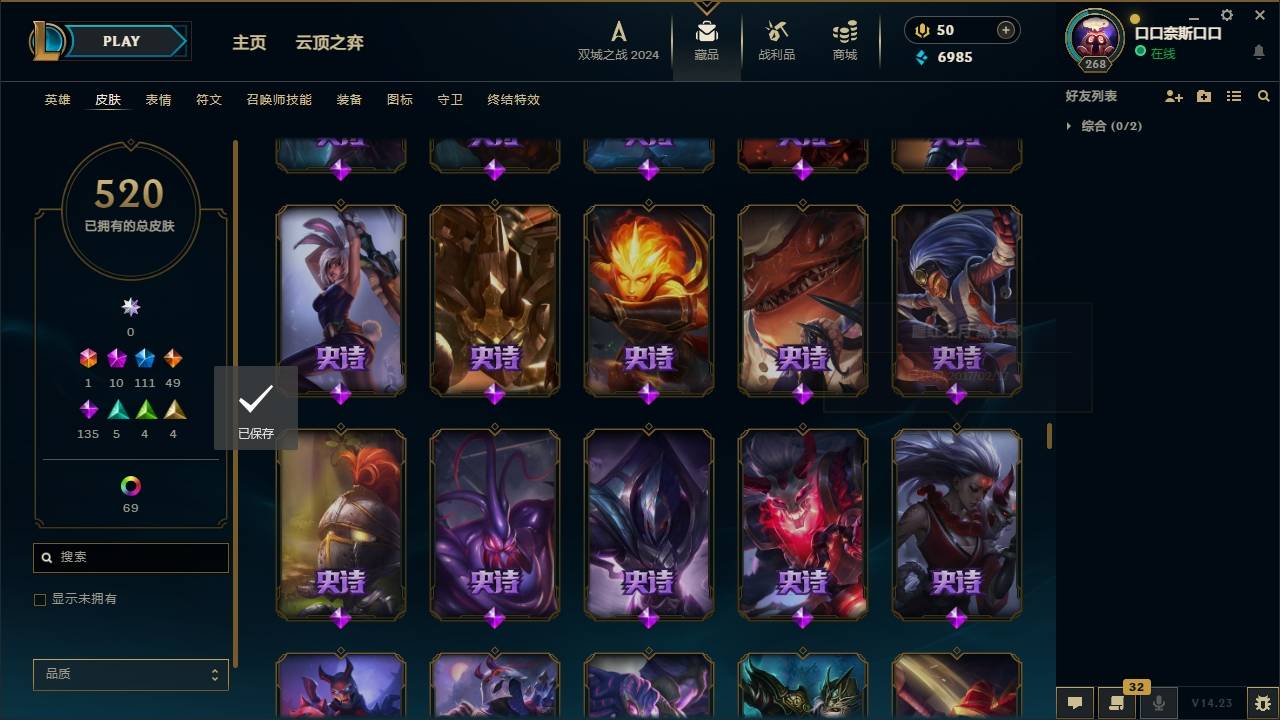
Task: Switch to the 云顶之弈 menu
Action: tap(330, 43)
